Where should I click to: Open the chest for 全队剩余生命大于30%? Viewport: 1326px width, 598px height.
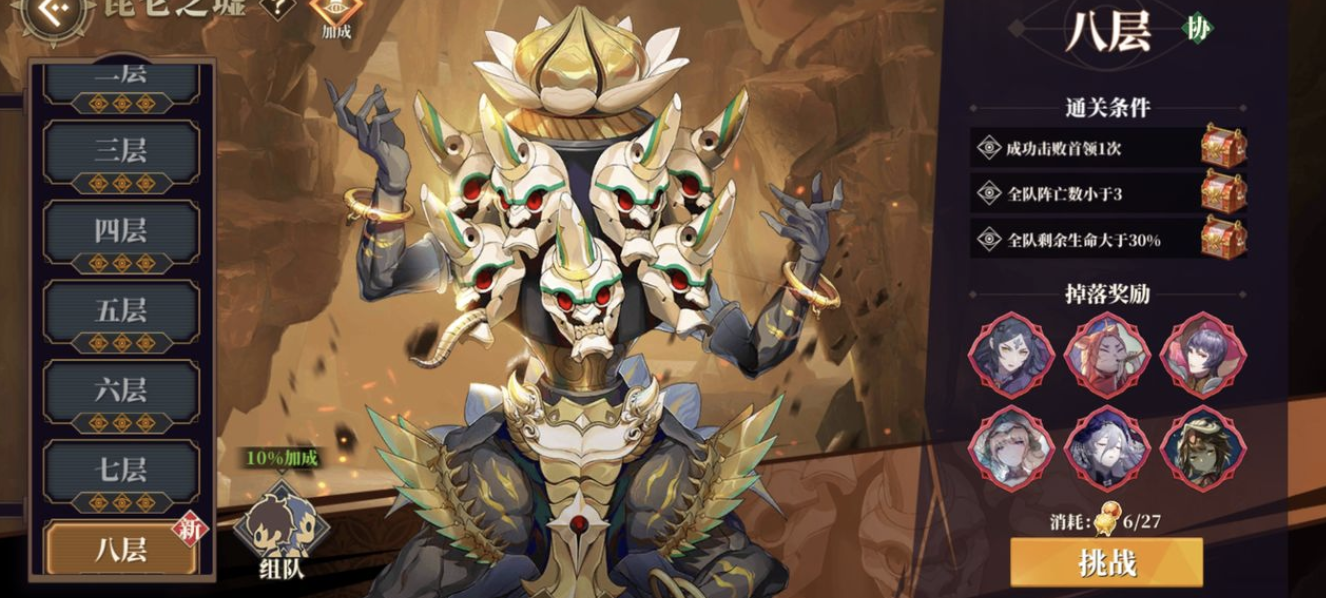pyautogui.click(x=1223, y=238)
